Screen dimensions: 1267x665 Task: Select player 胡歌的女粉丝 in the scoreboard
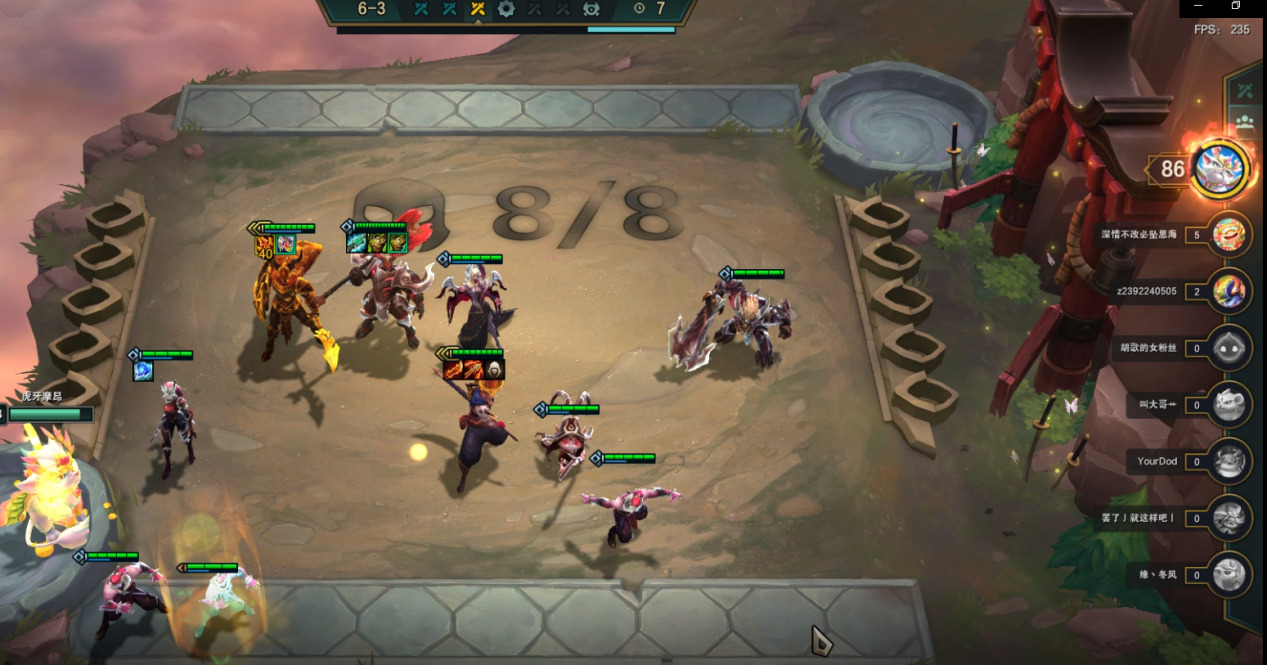pyautogui.click(x=1229, y=348)
